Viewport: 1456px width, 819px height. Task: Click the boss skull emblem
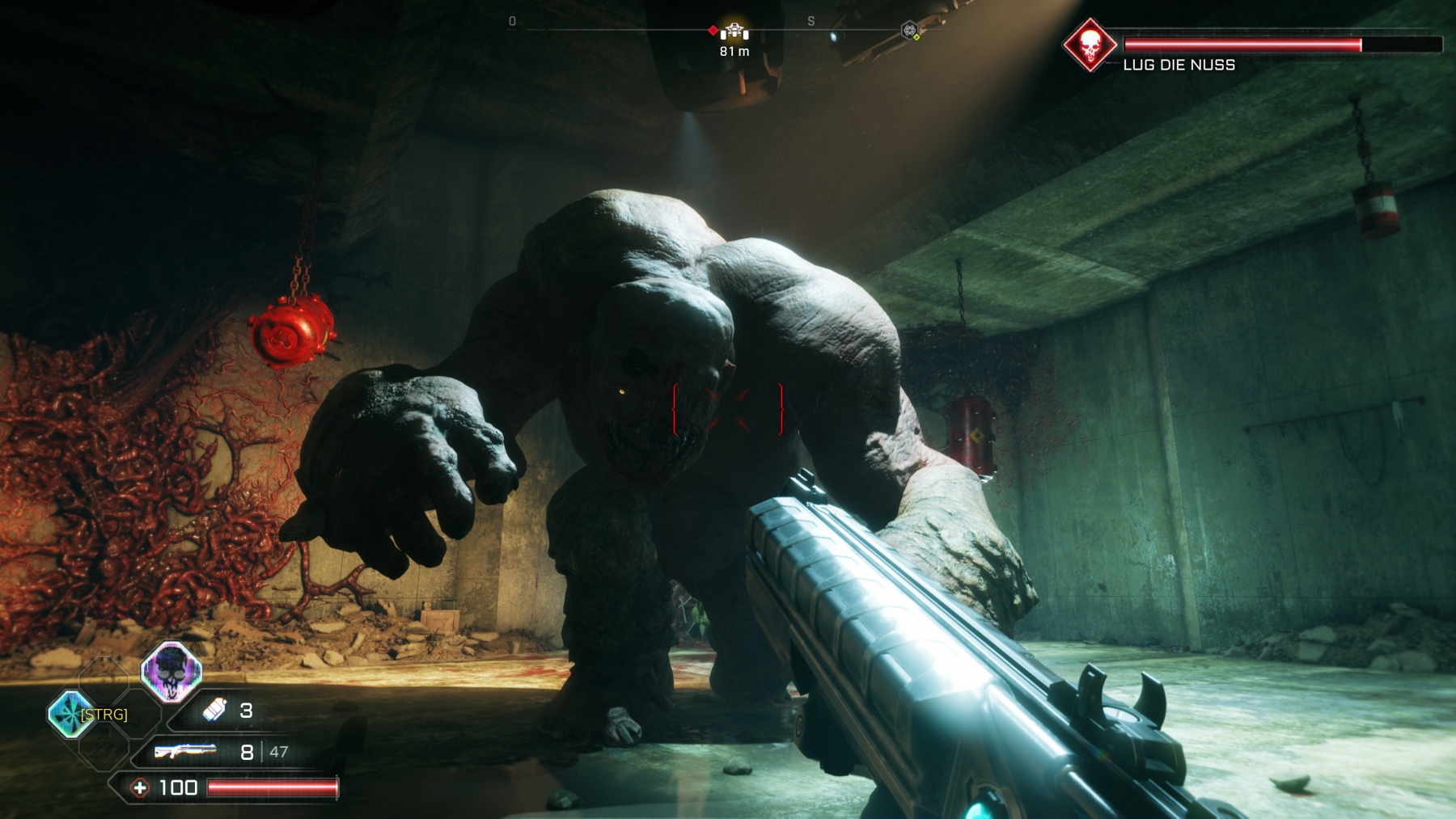tap(1089, 45)
